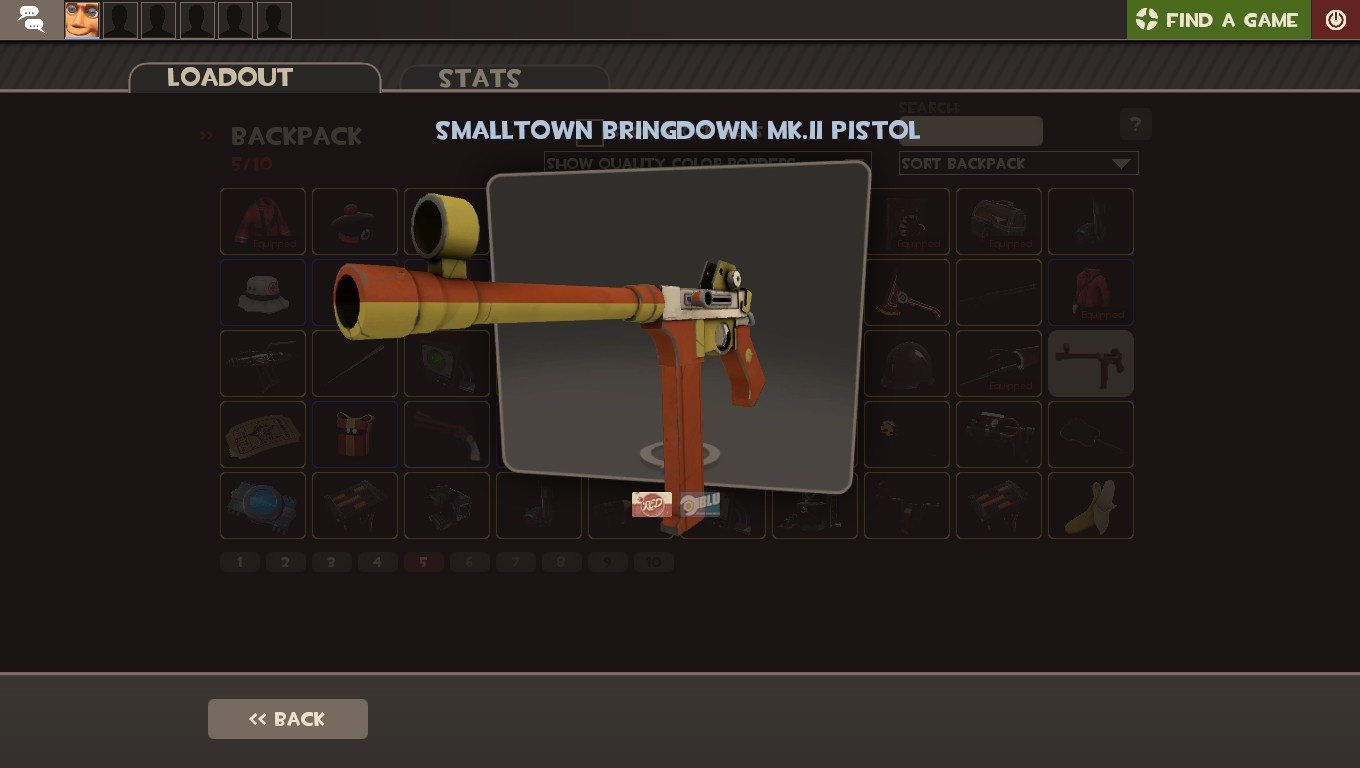This screenshot has width=1360, height=768.
Task: Select the equipped red jacket item
Action: [x=263, y=221]
